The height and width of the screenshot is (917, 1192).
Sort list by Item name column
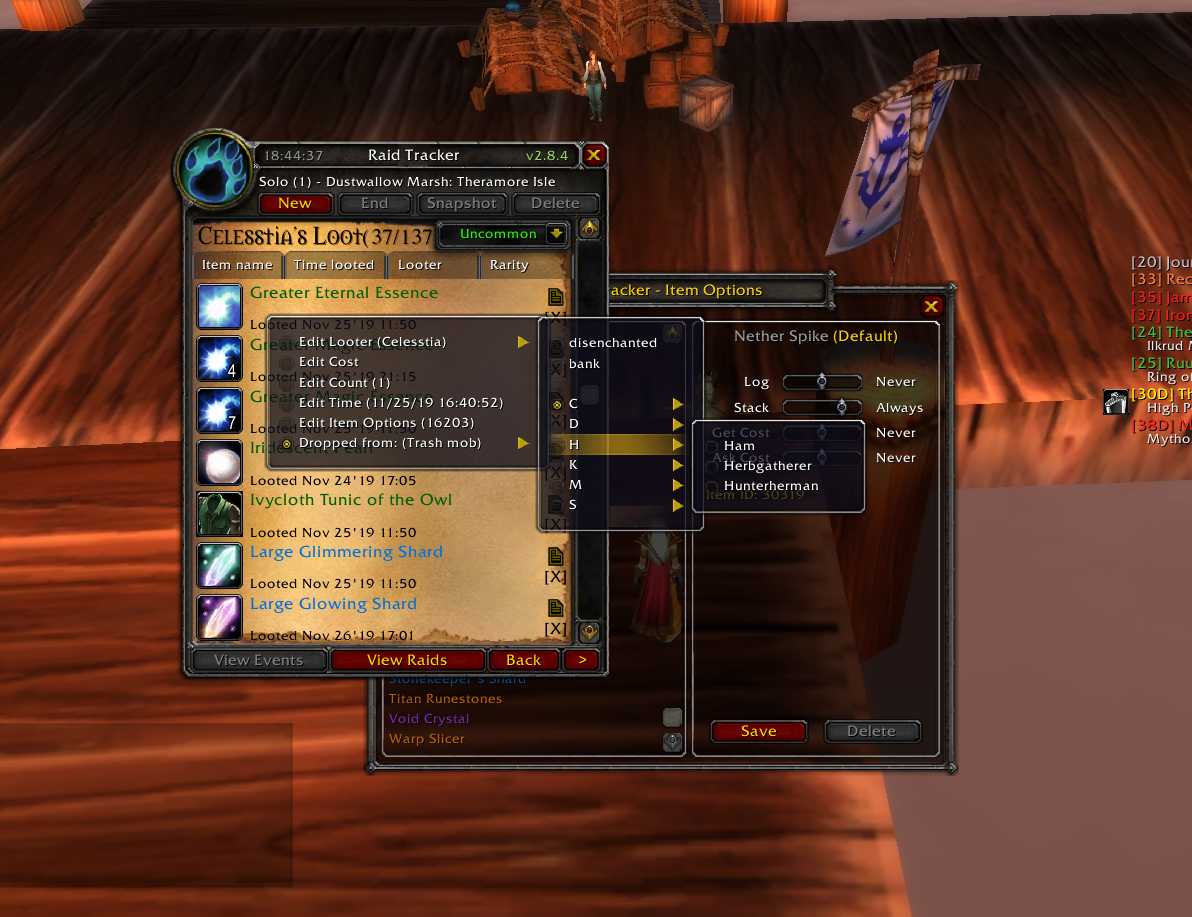[237, 265]
